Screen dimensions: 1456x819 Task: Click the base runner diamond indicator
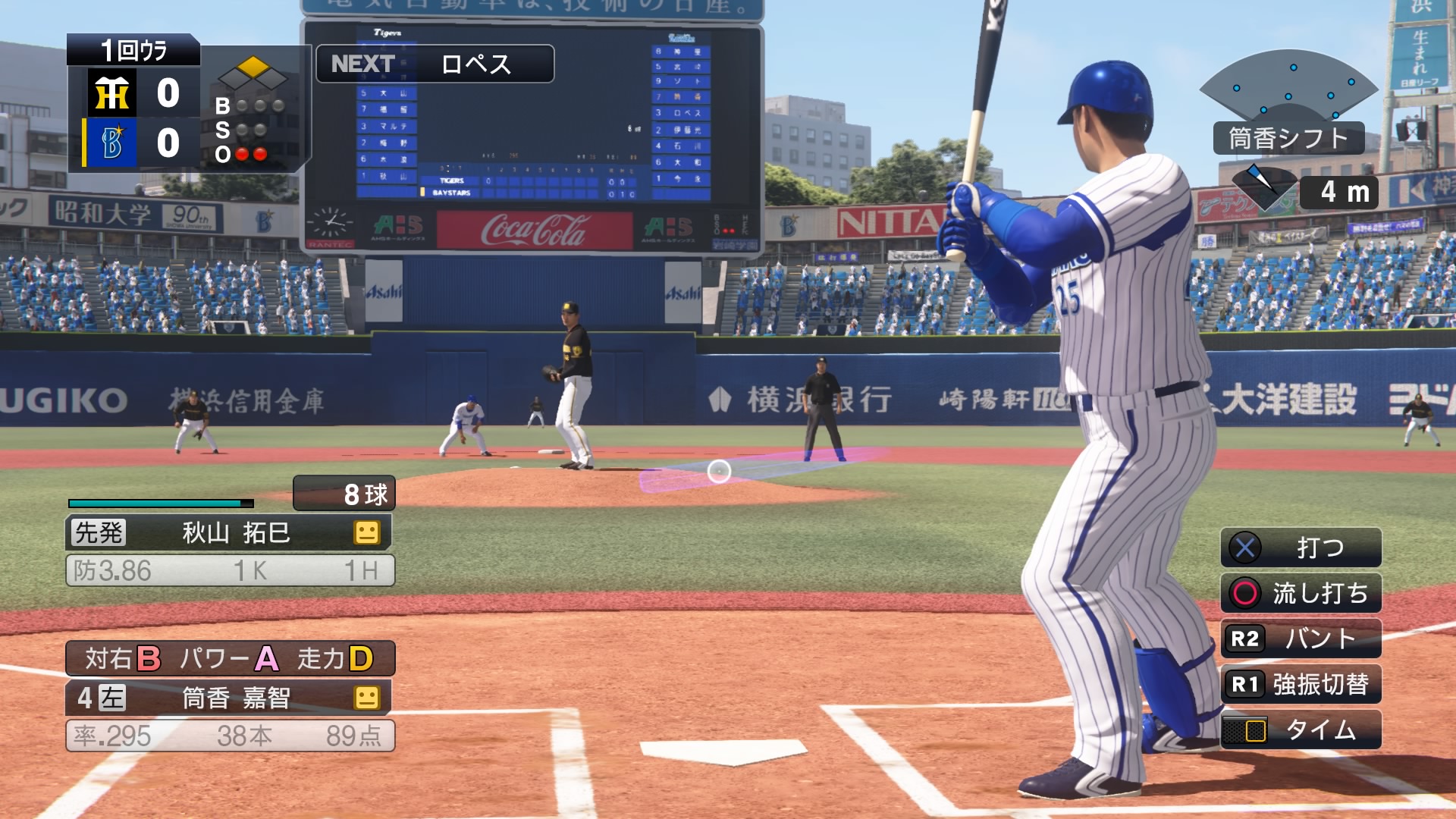(x=253, y=73)
